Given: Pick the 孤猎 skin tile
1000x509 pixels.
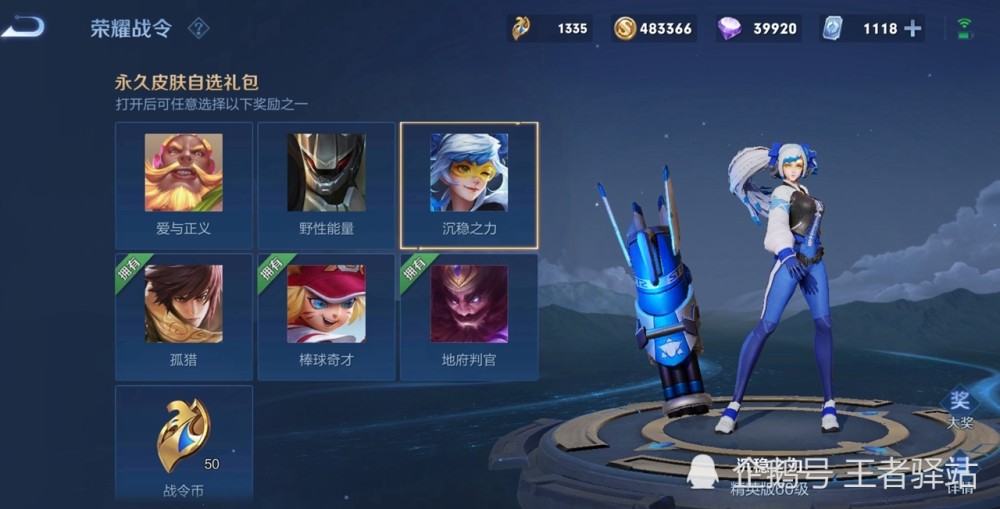Looking at the screenshot, I should point(184,316).
